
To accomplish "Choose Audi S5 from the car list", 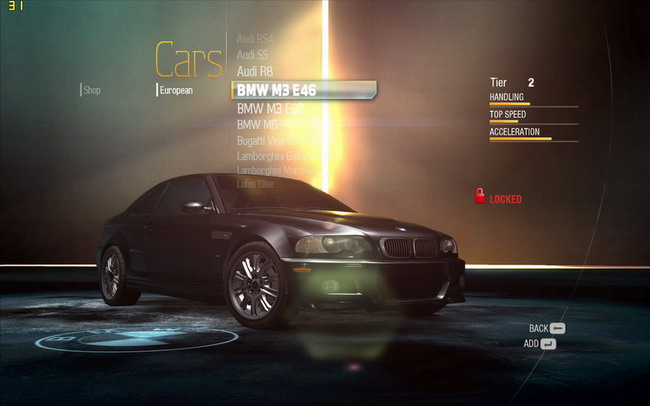I will click(252, 54).
